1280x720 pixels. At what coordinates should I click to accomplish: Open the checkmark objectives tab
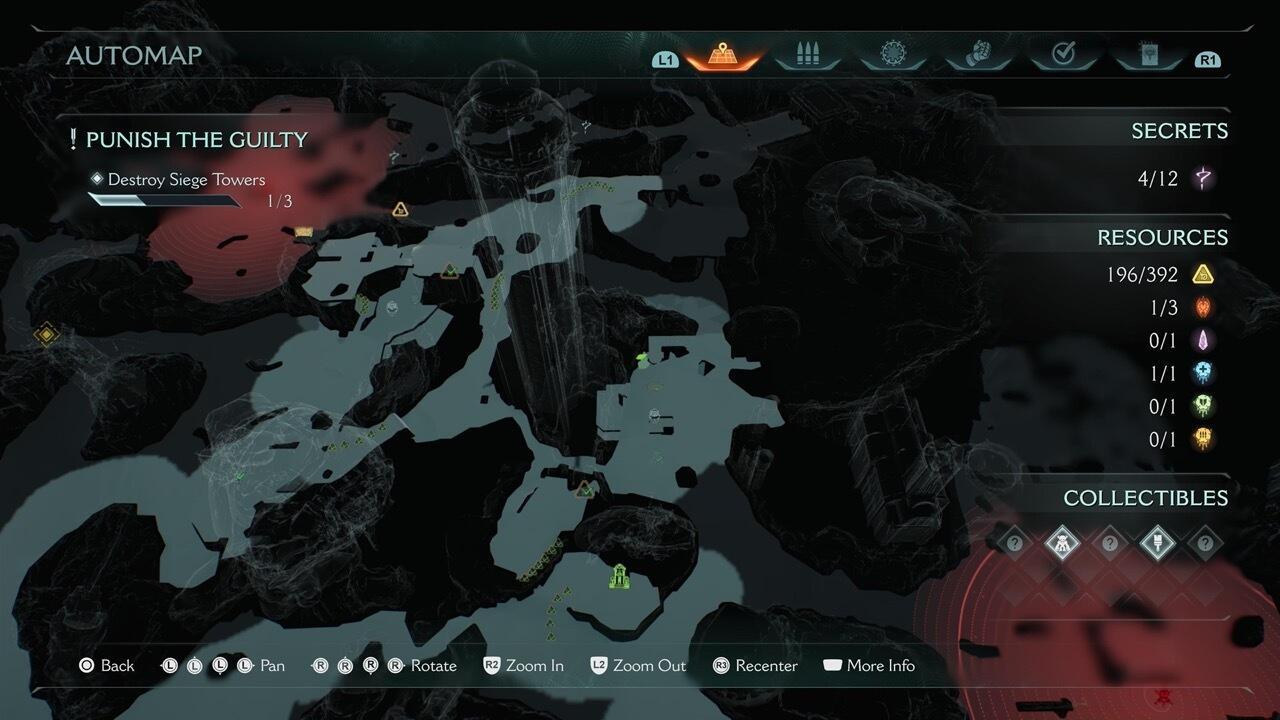click(x=1063, y=56)
